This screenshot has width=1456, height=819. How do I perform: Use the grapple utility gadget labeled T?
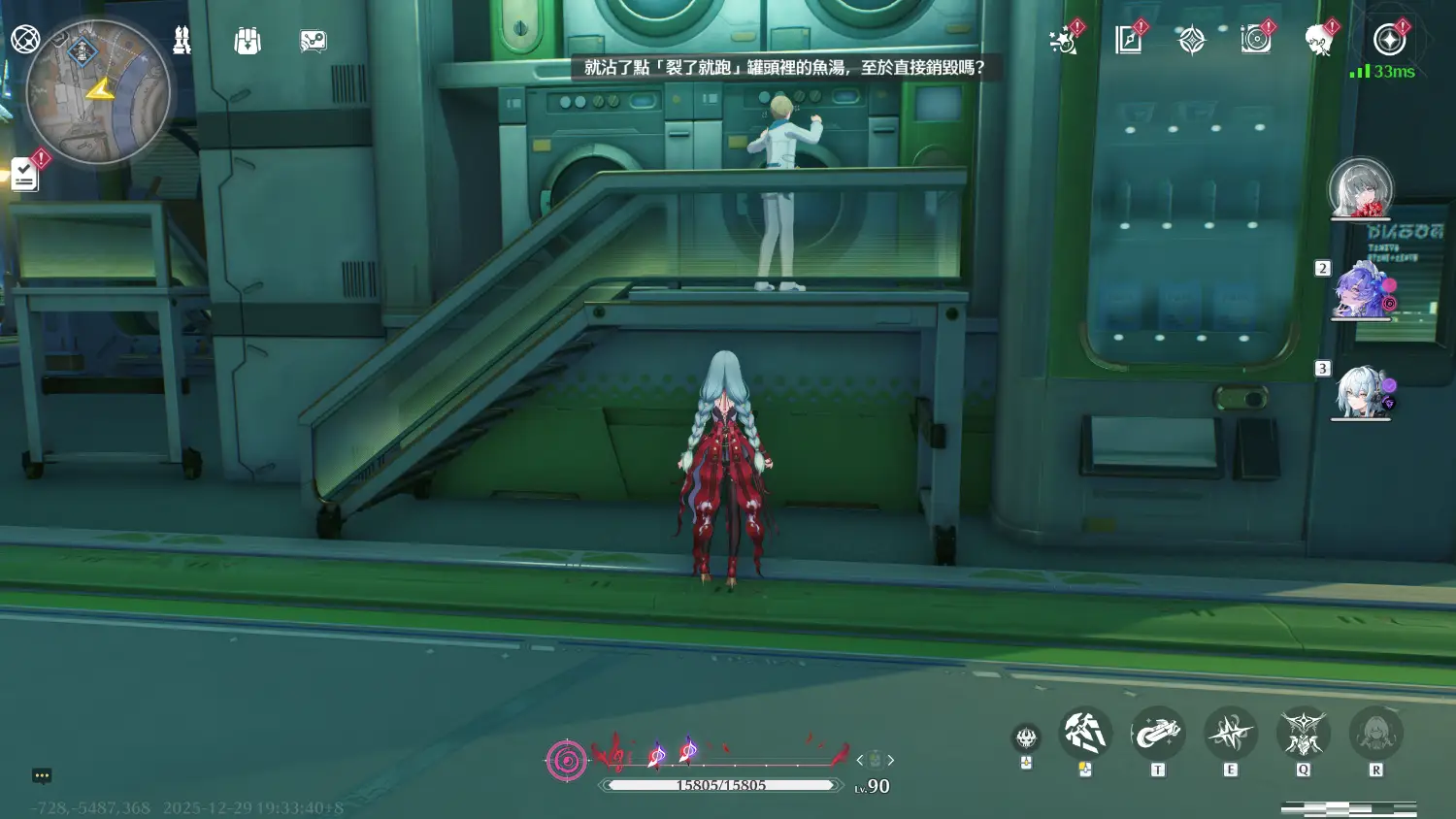(1157, 735)
